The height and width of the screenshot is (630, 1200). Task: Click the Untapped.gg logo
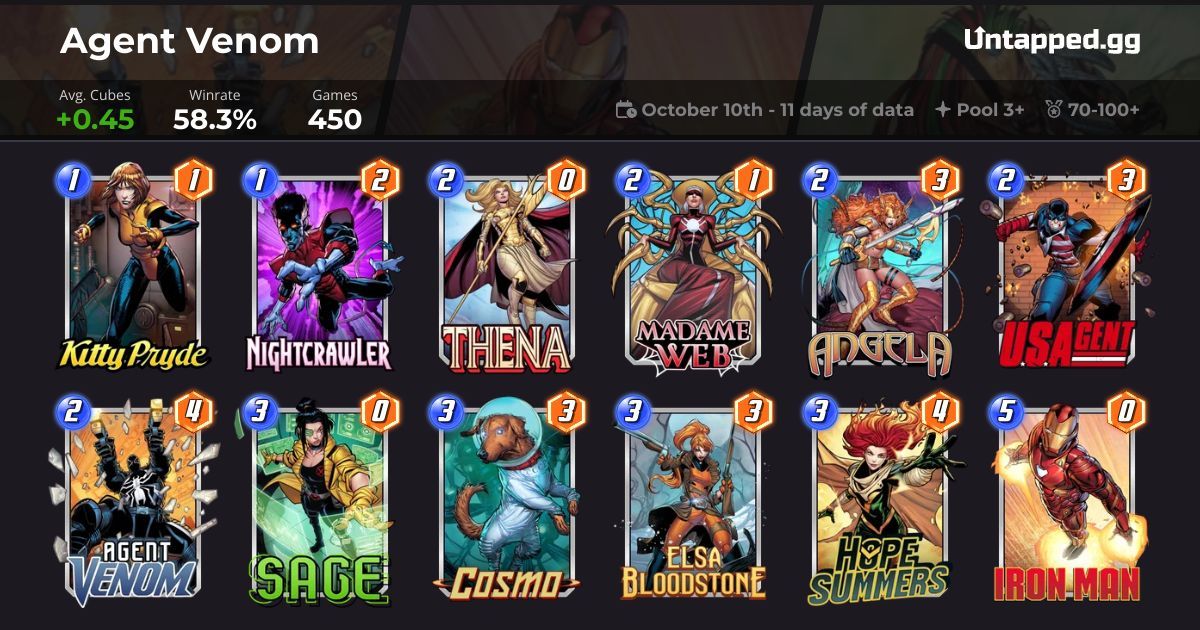point(1052,40)
